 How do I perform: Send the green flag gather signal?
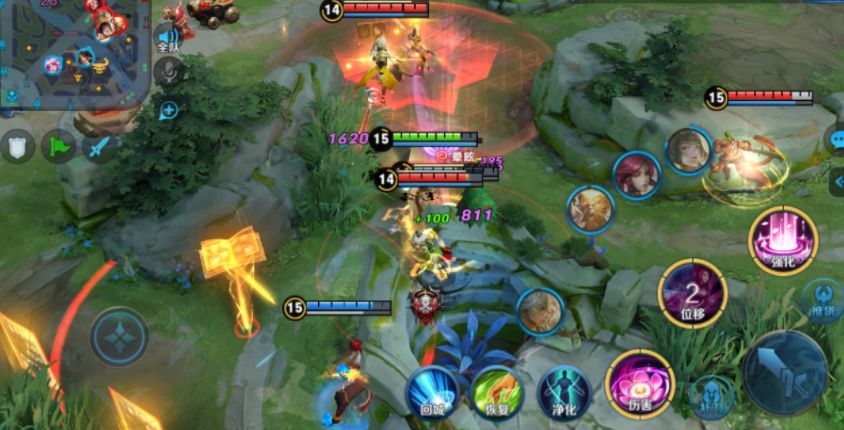(58, 146)
